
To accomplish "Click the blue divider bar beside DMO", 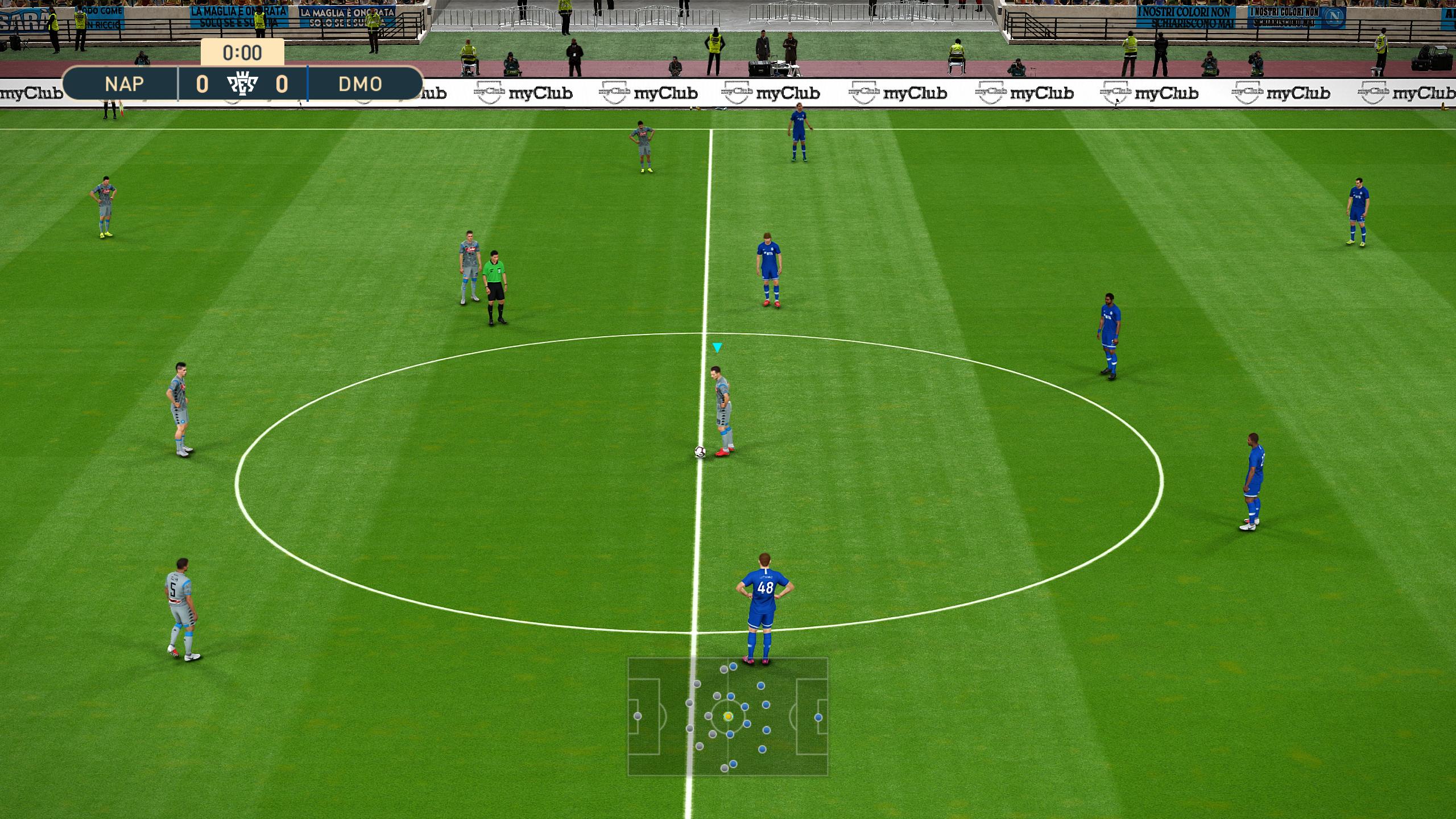I will click(x=307, y=84).
